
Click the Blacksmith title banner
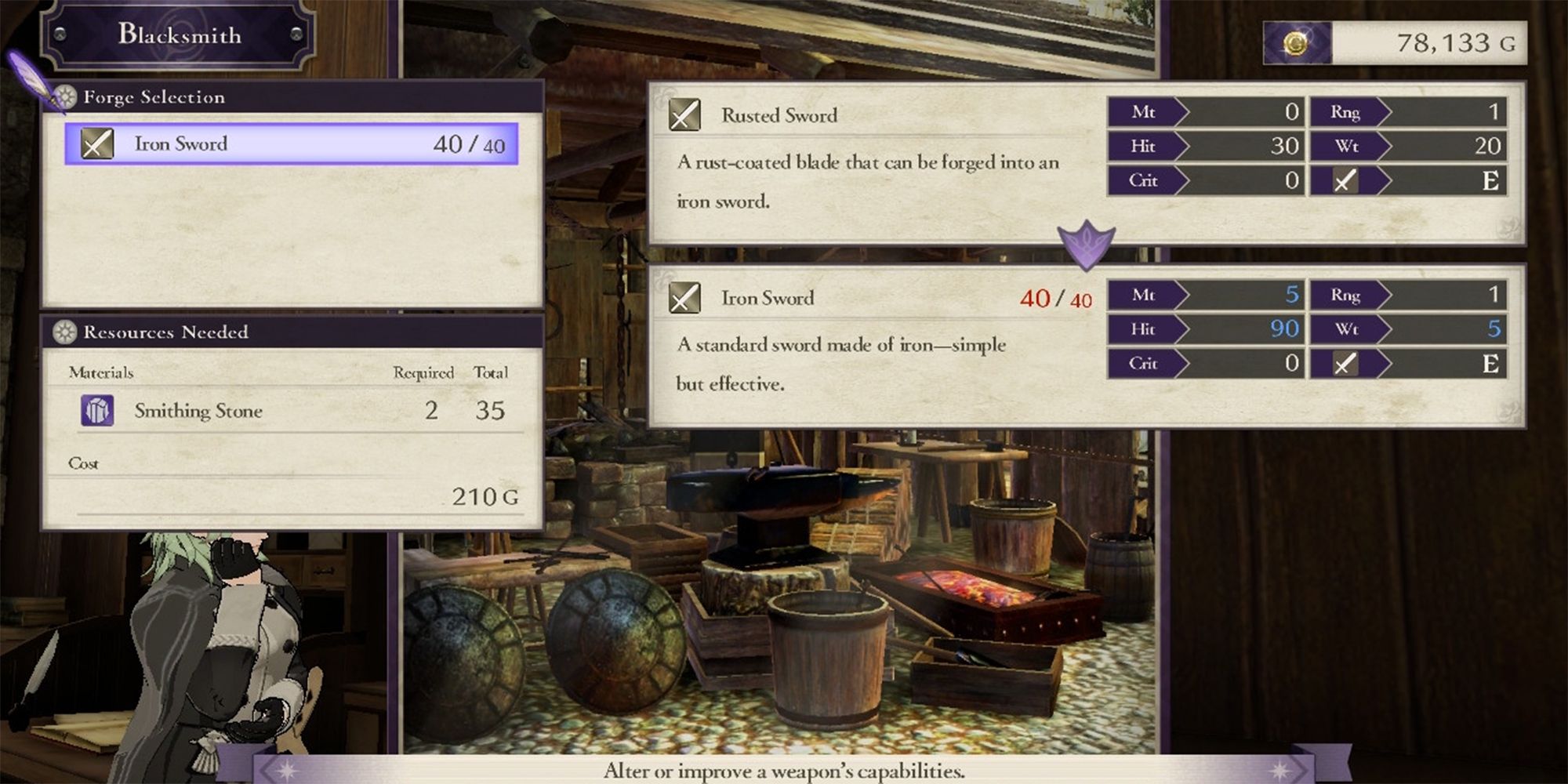click(179, 34)
